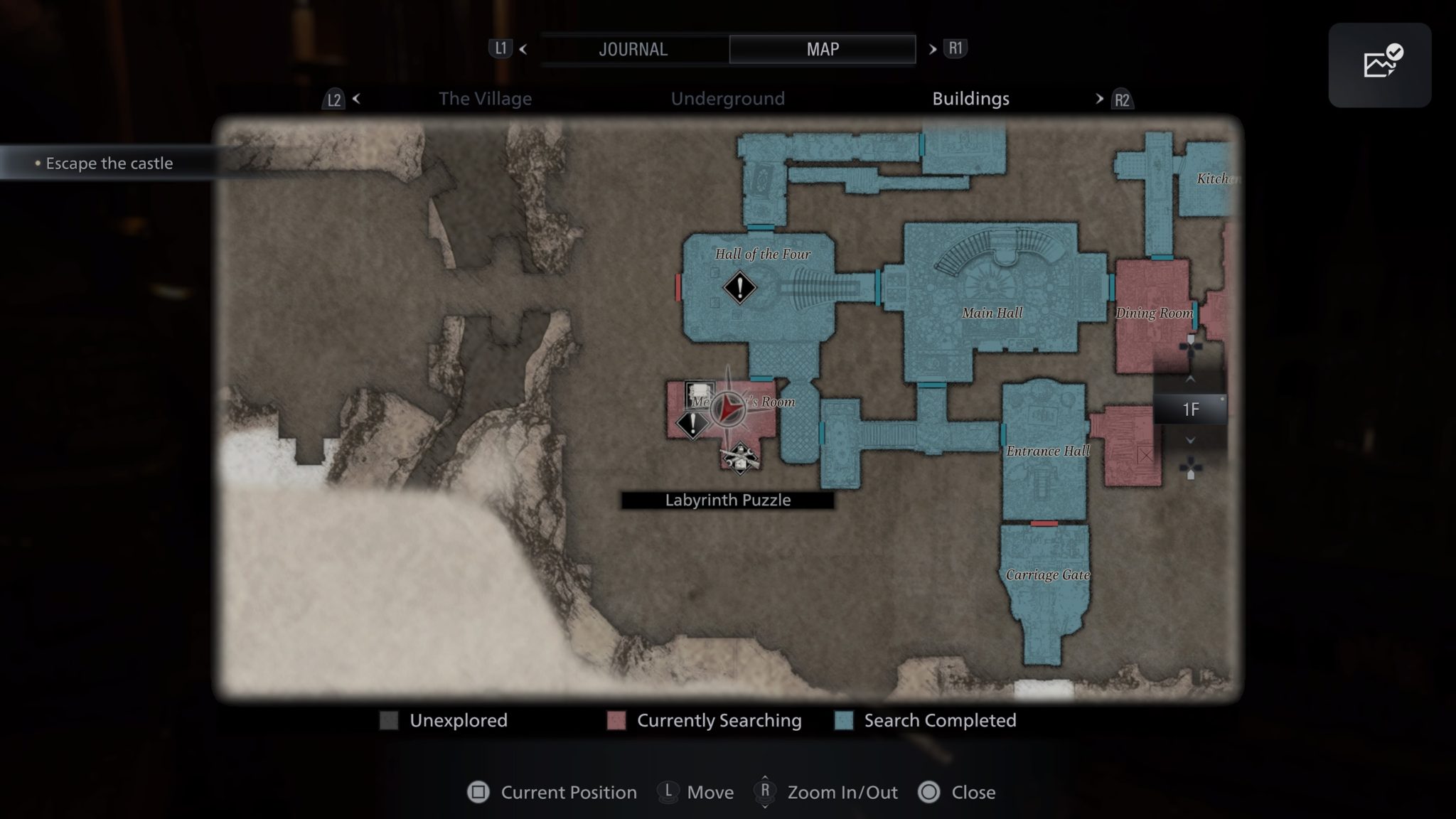Select the exclamation marker in Merchant's Room
The height and width of the screenshot is (819, 1456).
pos(692,424)
